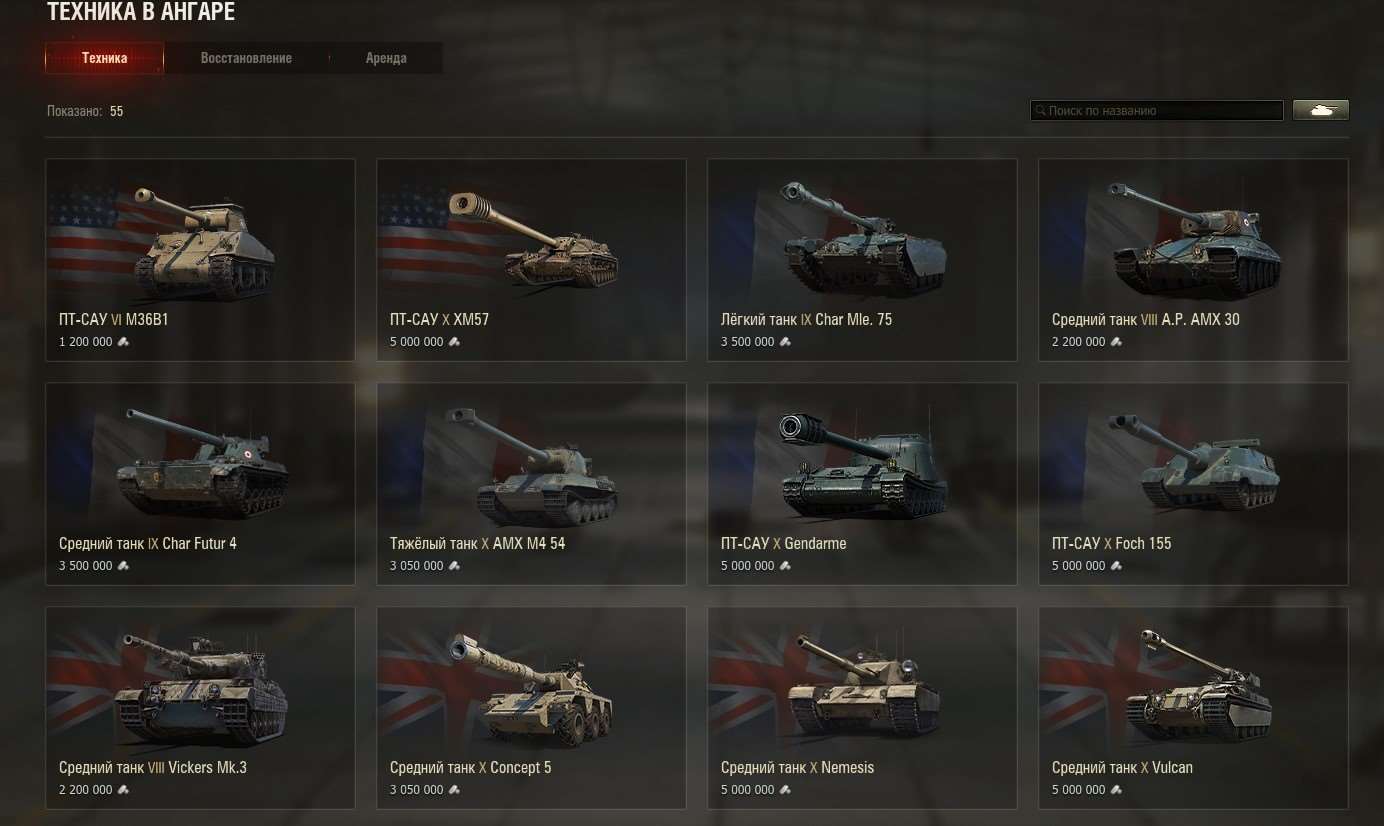Viewport: 1384px width, 826px height.
Task: Click the coin icon next to Vulcan price
Action: tap(1116, 790)
